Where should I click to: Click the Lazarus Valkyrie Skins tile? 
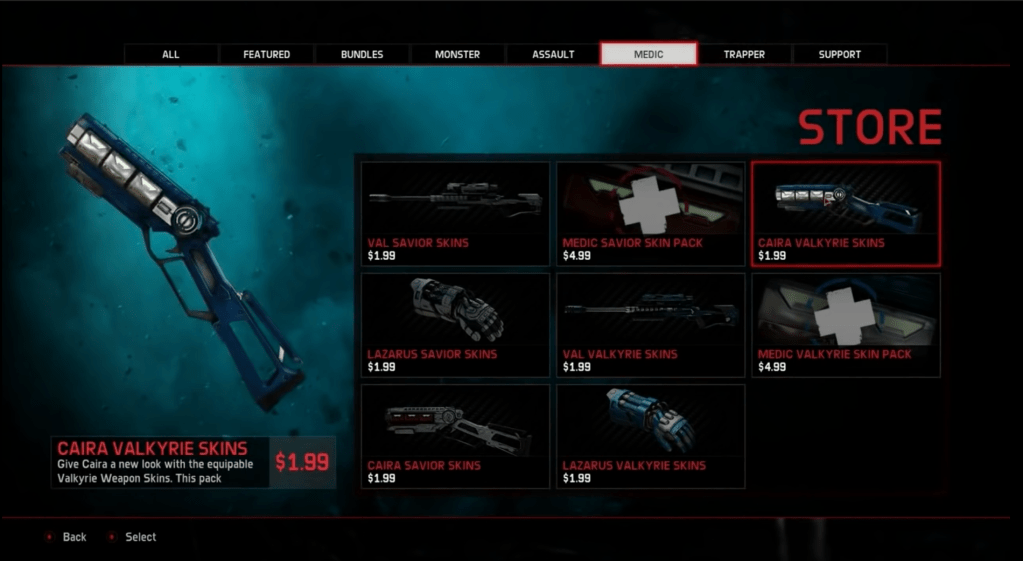tap(650, 436)
